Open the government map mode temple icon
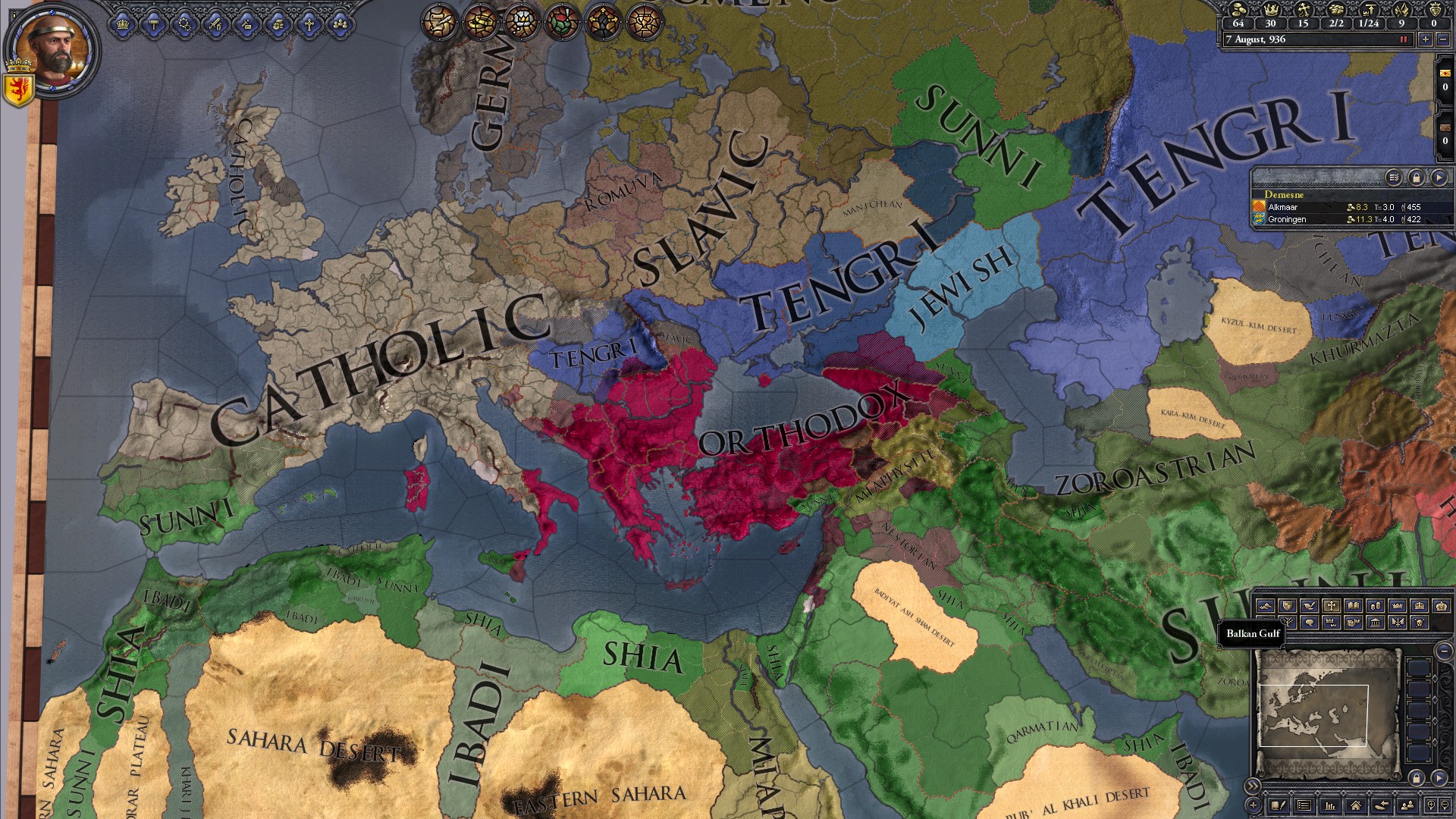The width and height of the screenshot is (1456, 819). pos(1376,623)
